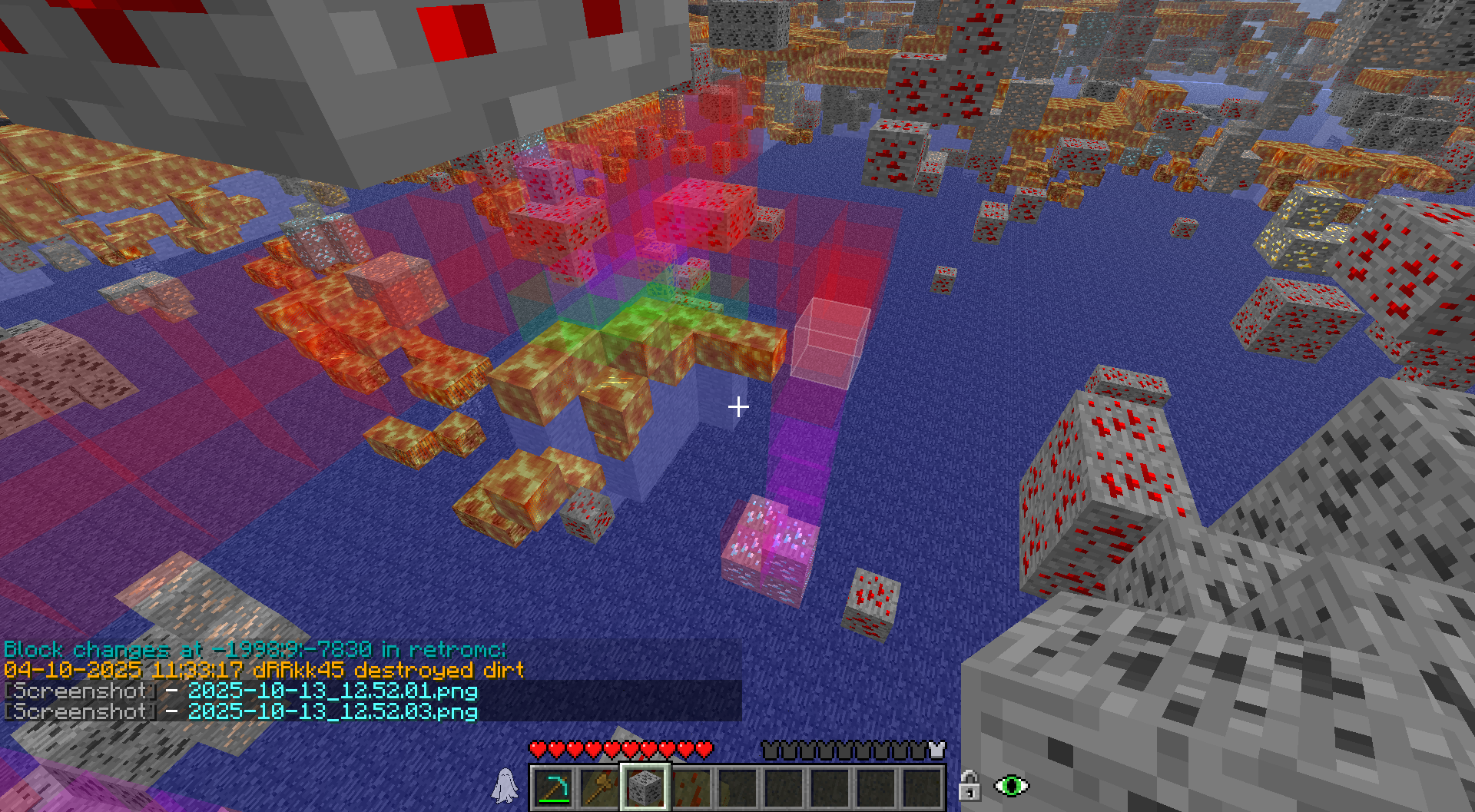Viewport: 1475px width, 812px height.
Task: Toggle the padlock icon
Action: (x=969, y=786)
